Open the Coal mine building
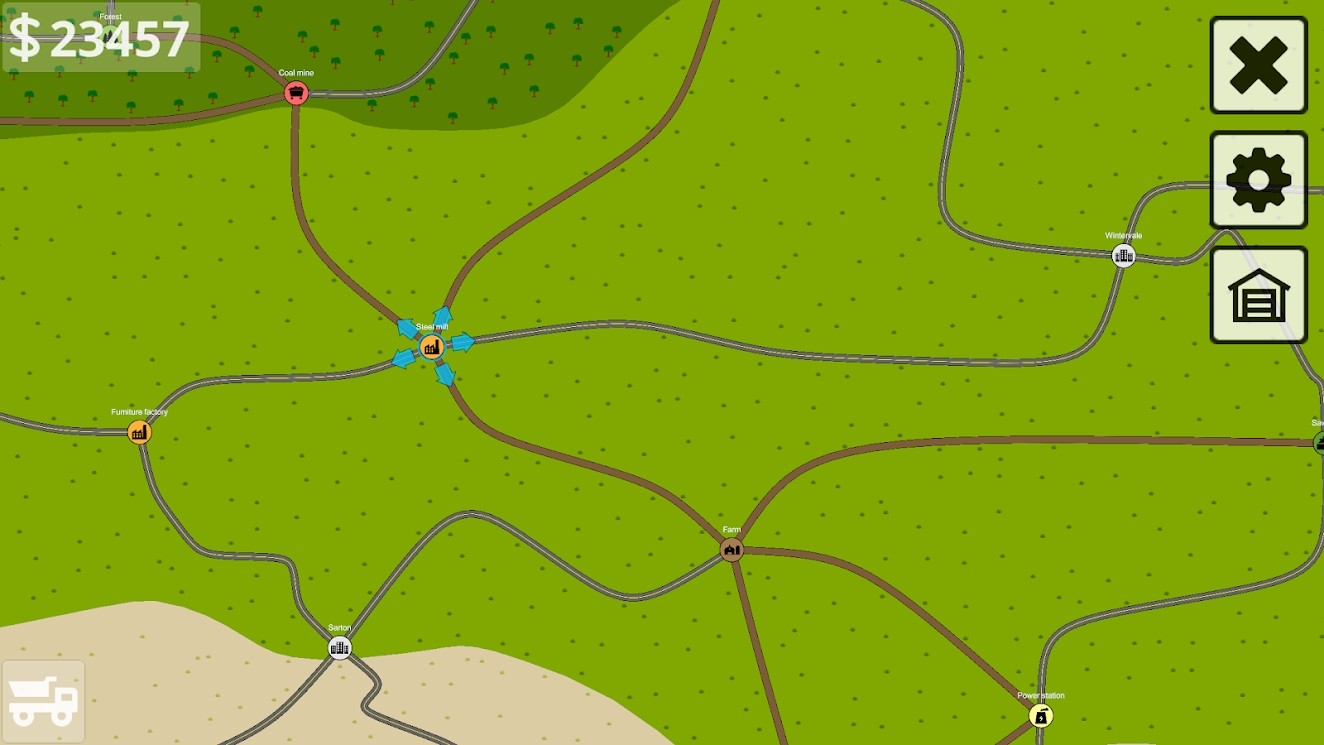 [x=295, y=93]
